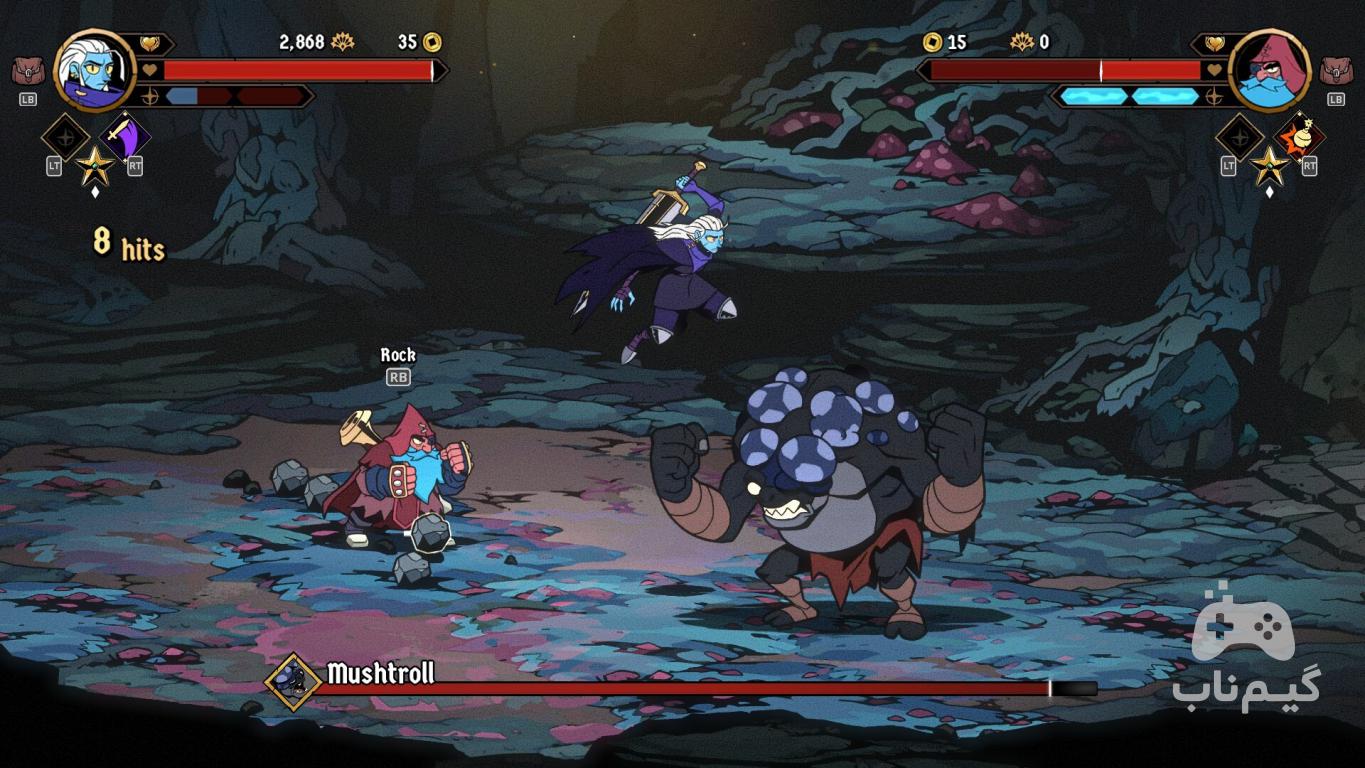Viewport: 1365px width, 768px height.
Task: Activate the purple sword slash ability
Action: point(127,136)
